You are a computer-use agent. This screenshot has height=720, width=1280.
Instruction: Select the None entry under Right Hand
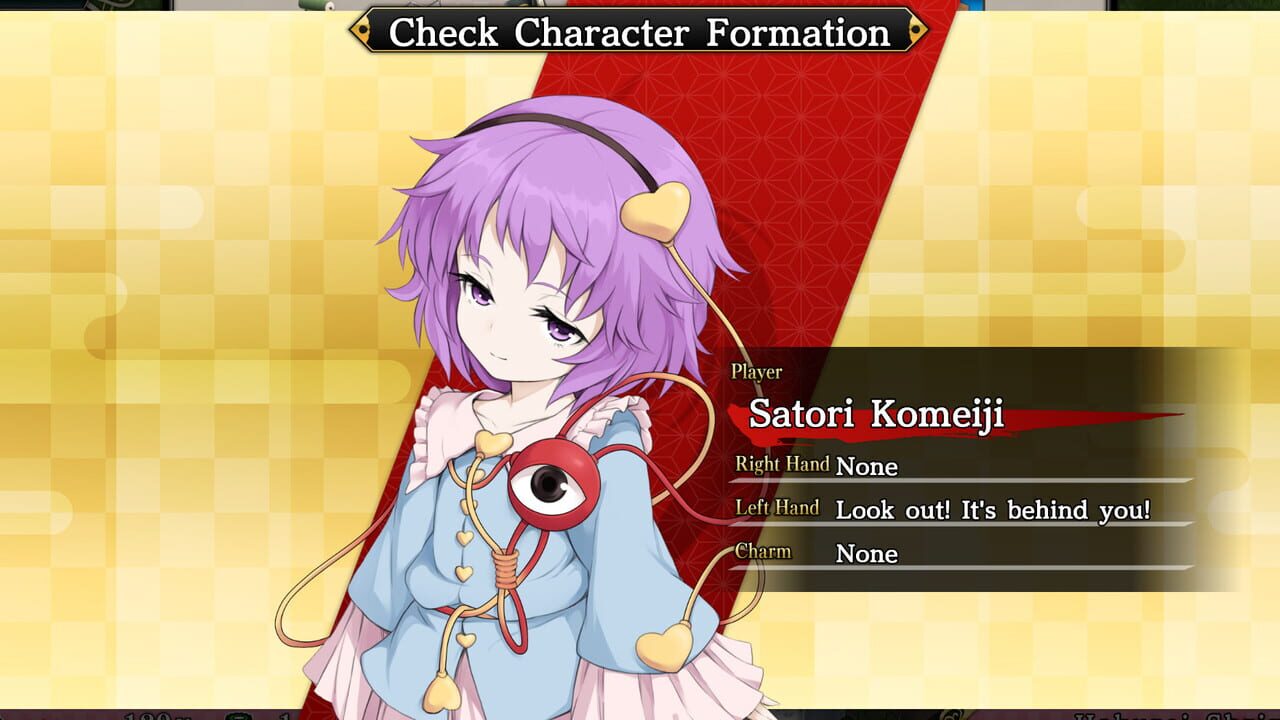[868, 467]
